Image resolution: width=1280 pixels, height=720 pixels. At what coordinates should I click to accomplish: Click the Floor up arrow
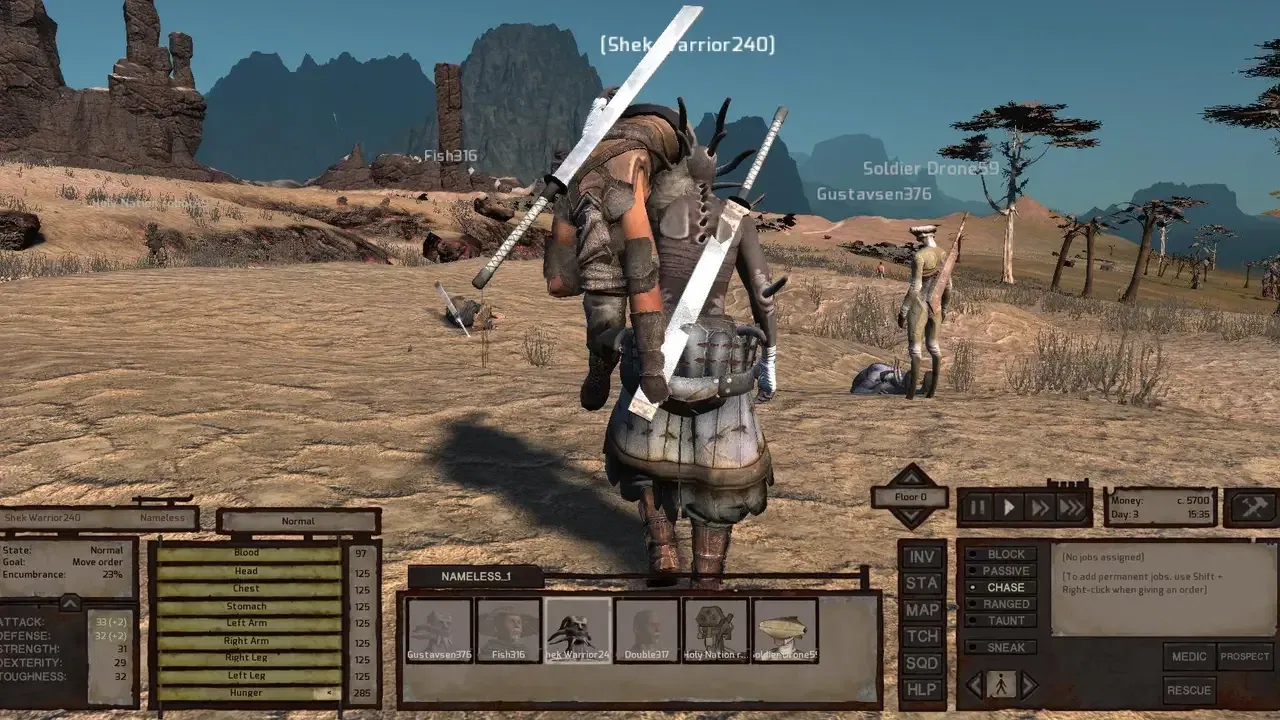[911, 478]
